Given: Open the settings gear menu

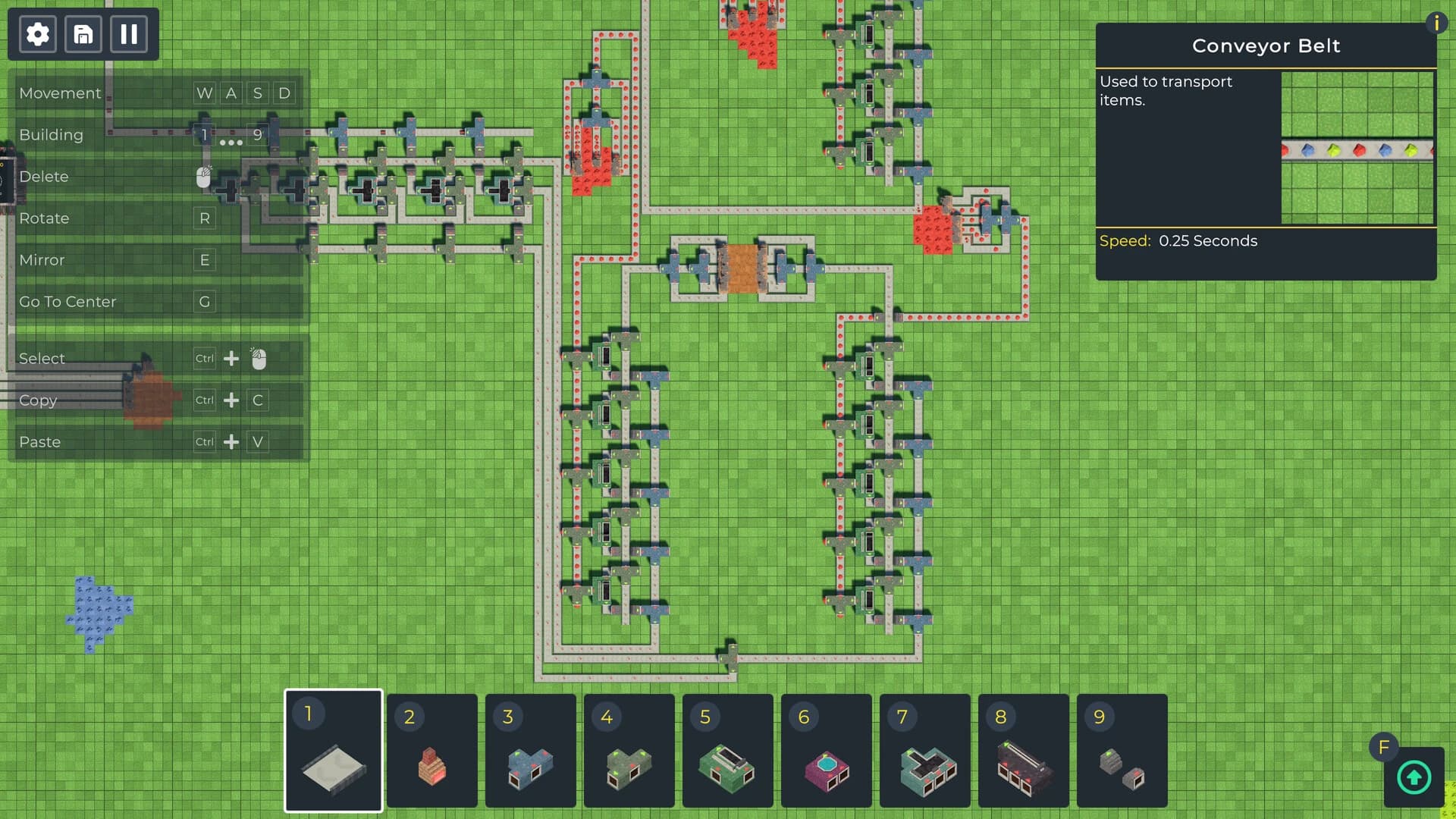Looking at the screenshot, I should pos(36,33).
